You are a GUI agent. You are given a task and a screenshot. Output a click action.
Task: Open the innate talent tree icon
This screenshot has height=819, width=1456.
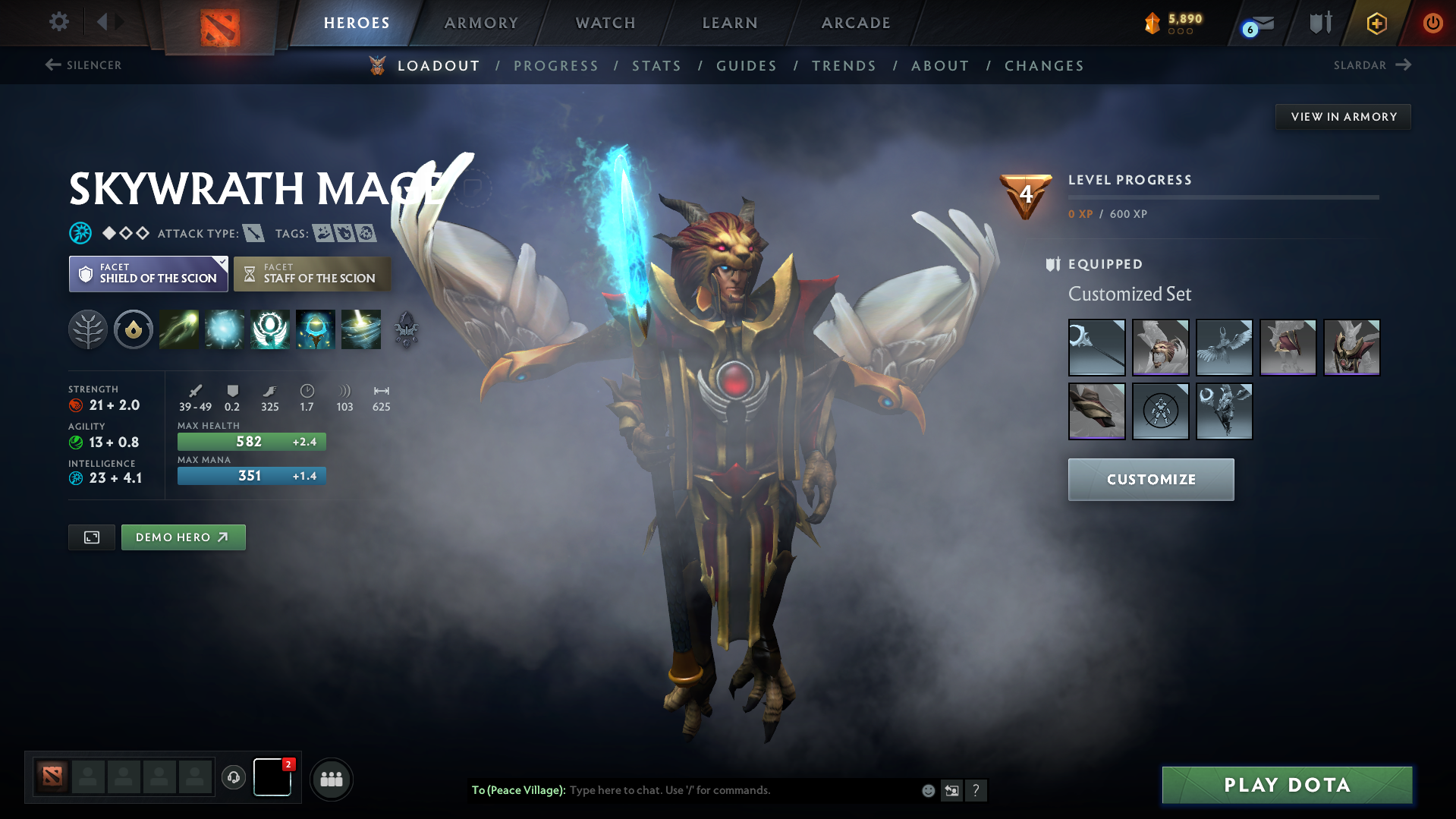pyautogui.click(x=87, y=329)
